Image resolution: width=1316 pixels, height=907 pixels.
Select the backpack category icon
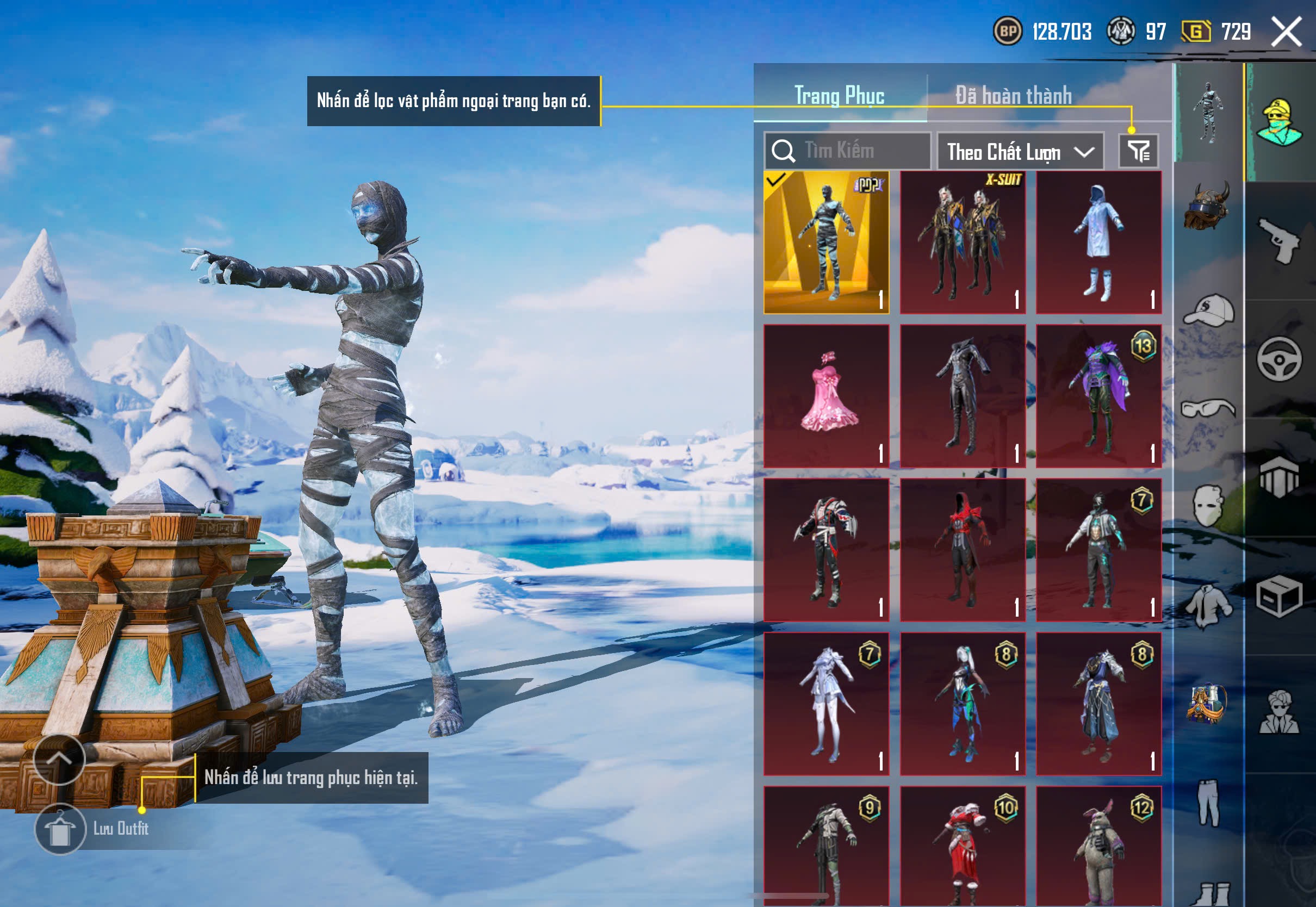tap(1207, 704)
